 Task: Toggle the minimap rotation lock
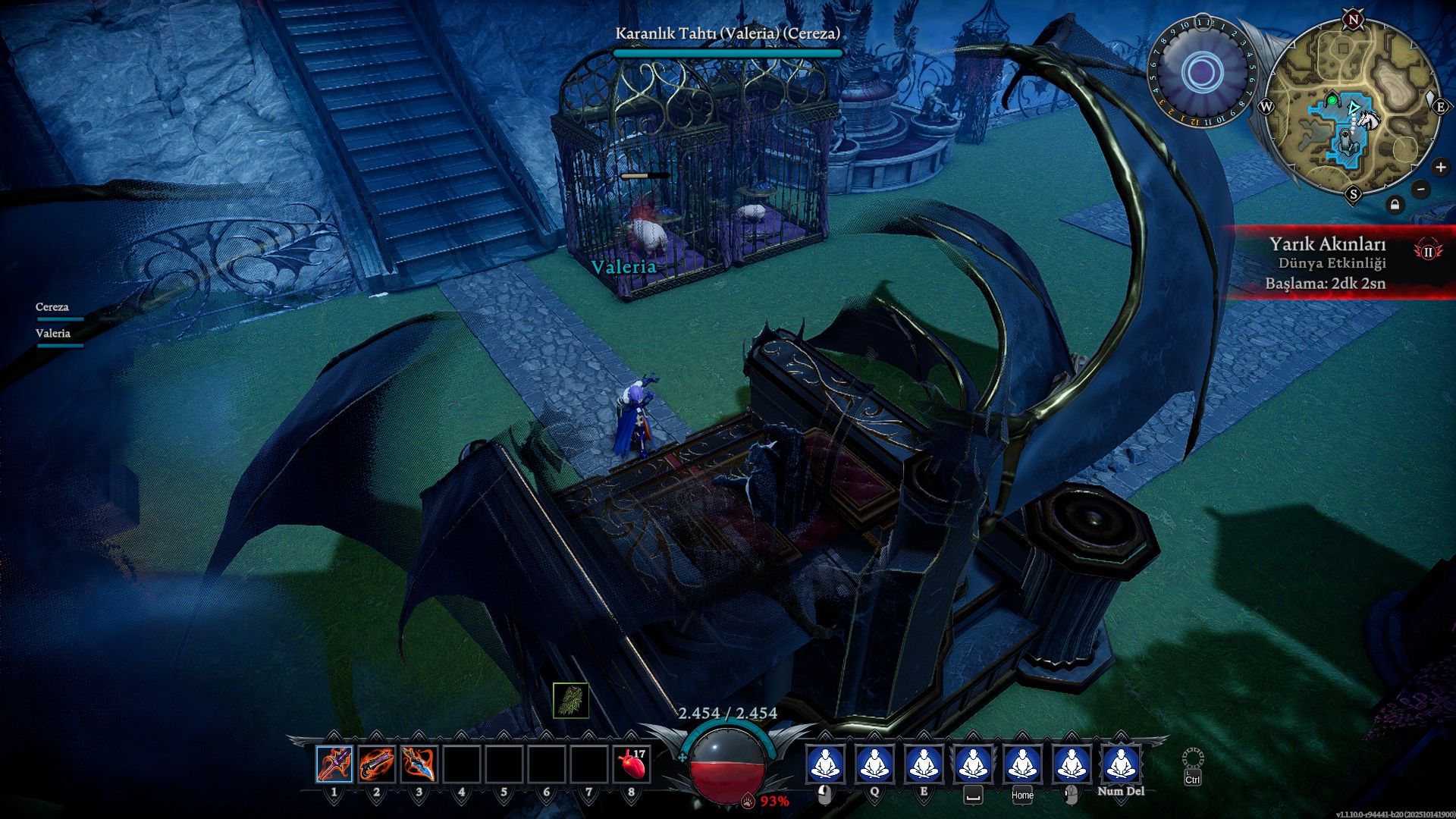tap(1395, 205)
